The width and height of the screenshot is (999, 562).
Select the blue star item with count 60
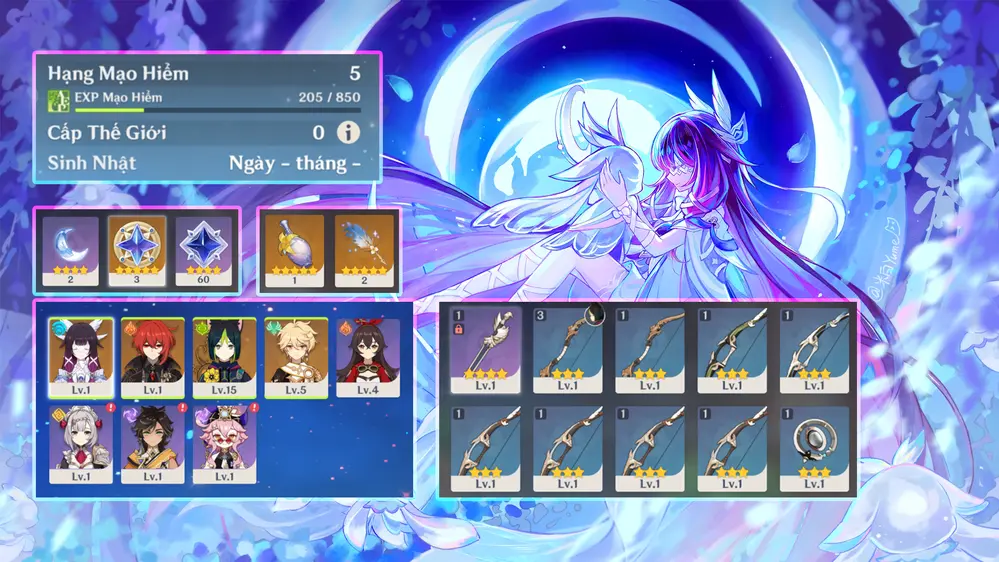coord(203,250)
